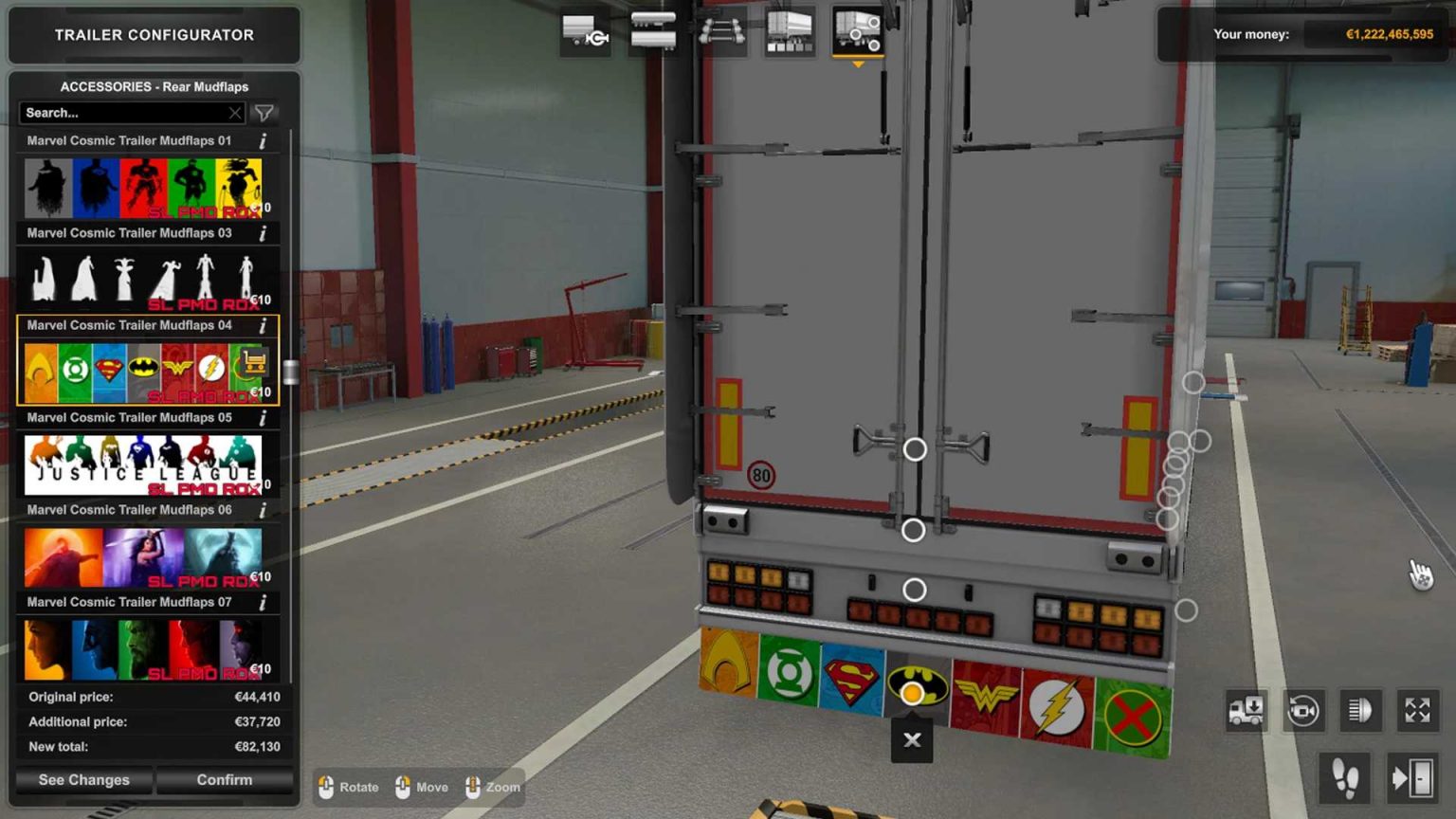This screenshot has height=819, width=1456.
Task: Toggle the trailer lights preview icon
Action: 1361,710
